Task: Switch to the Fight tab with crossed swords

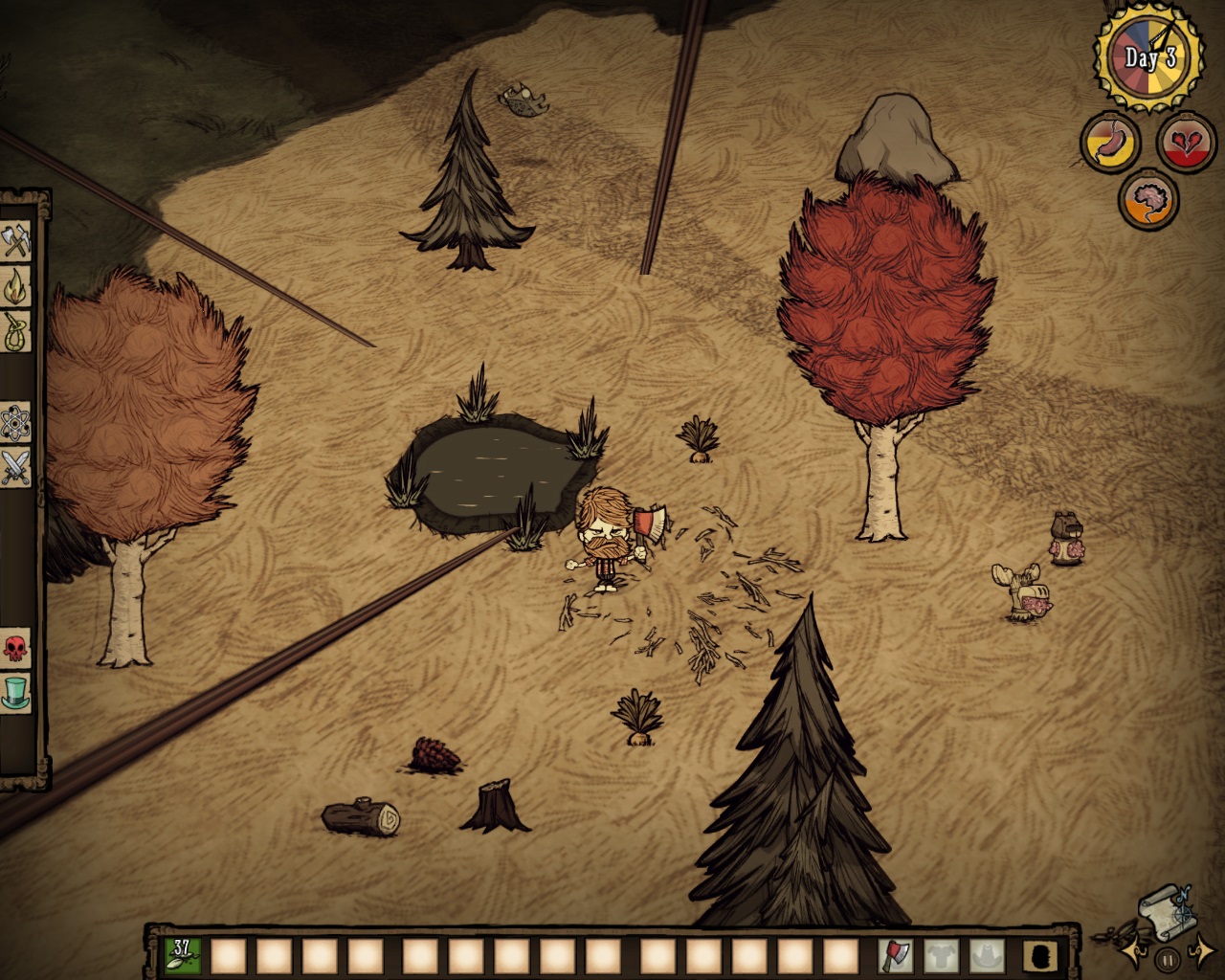Action: coord(16,467)
